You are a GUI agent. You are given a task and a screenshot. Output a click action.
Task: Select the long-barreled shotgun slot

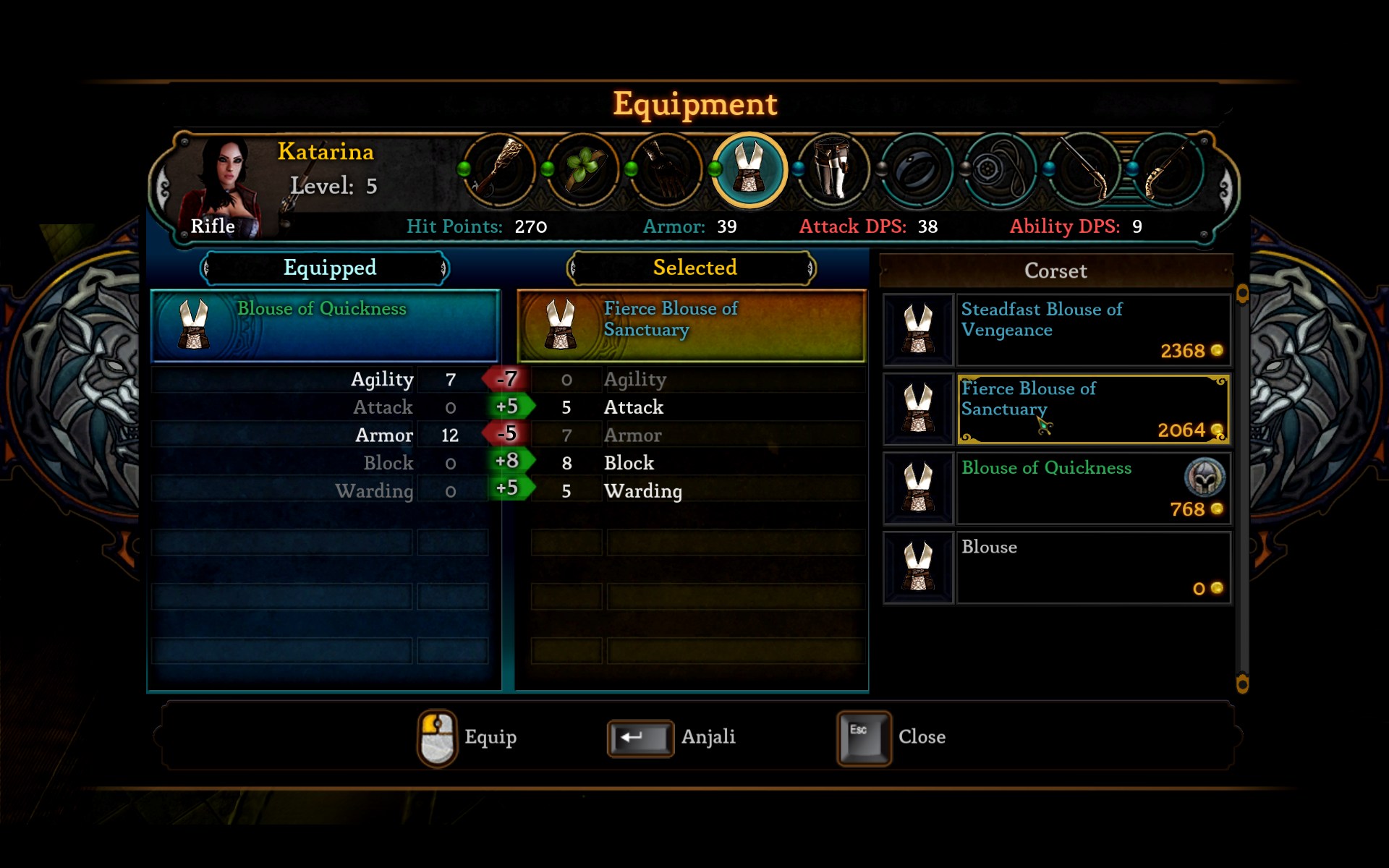click(1084, 170)
